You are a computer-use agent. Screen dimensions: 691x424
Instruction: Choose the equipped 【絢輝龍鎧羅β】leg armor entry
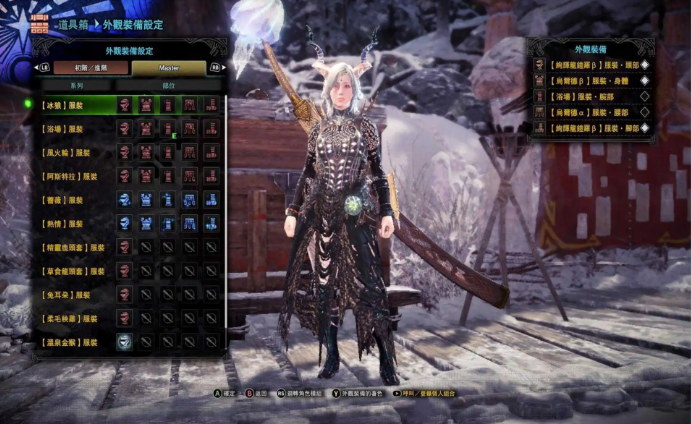tap(592, 129)
